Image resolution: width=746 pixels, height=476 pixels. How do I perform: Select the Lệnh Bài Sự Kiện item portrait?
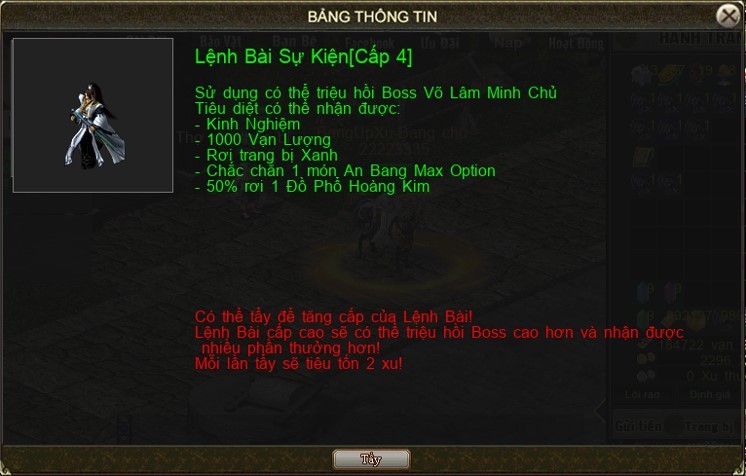pos(93,116)
